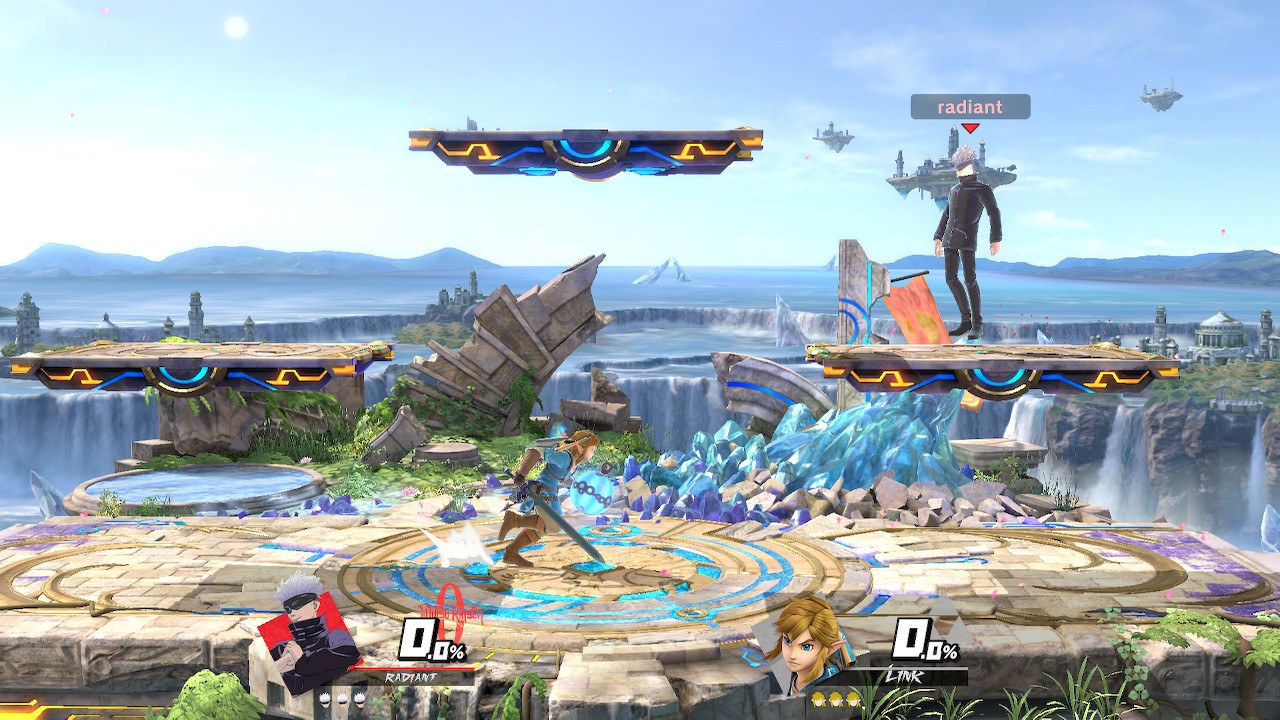Click Radiant's 0.0% damage counter
The height and width of the screenshot is (720, 1280).
click(432, 641)
